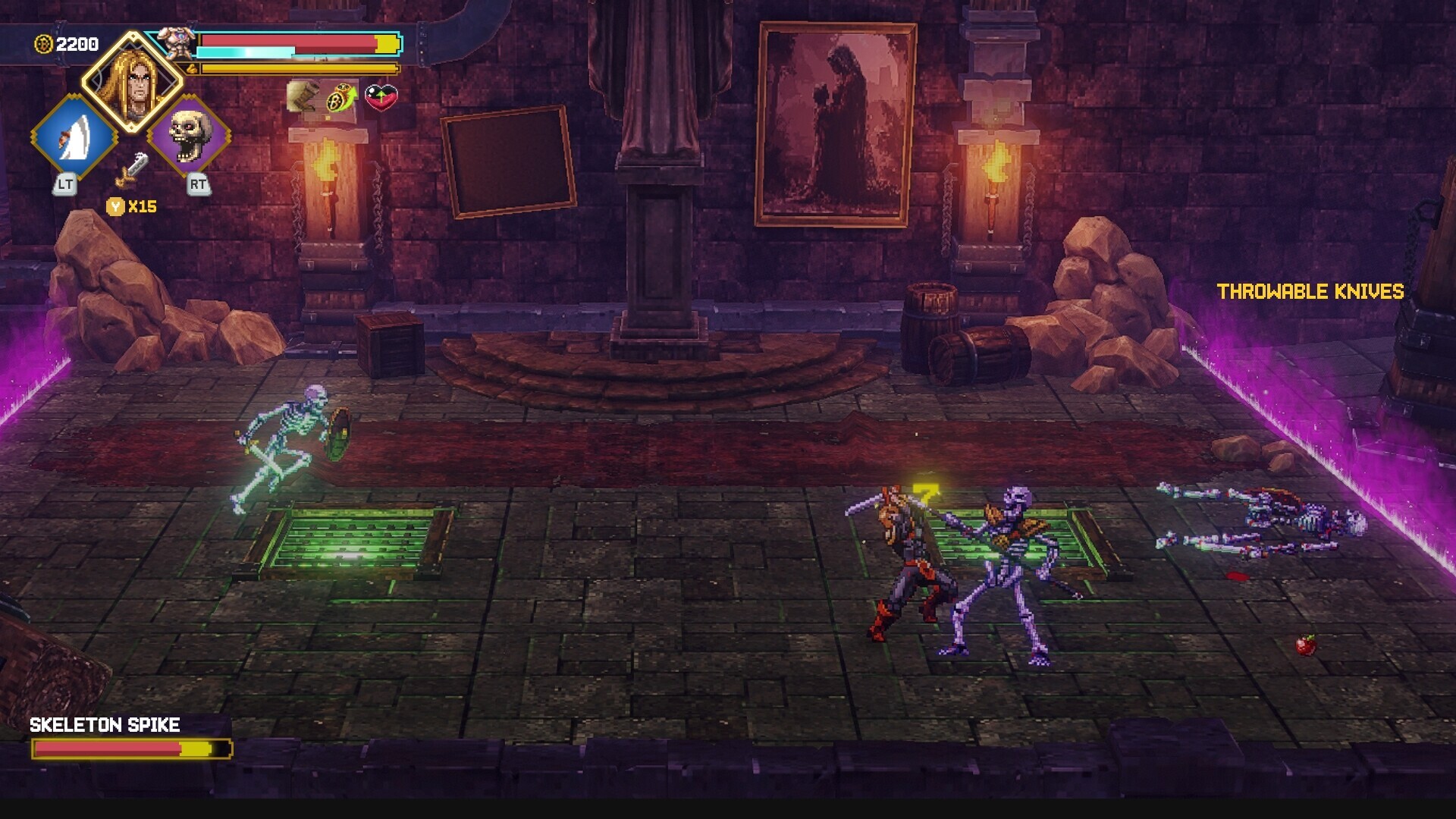Click the gold coin currency icon

pos(42,43)
